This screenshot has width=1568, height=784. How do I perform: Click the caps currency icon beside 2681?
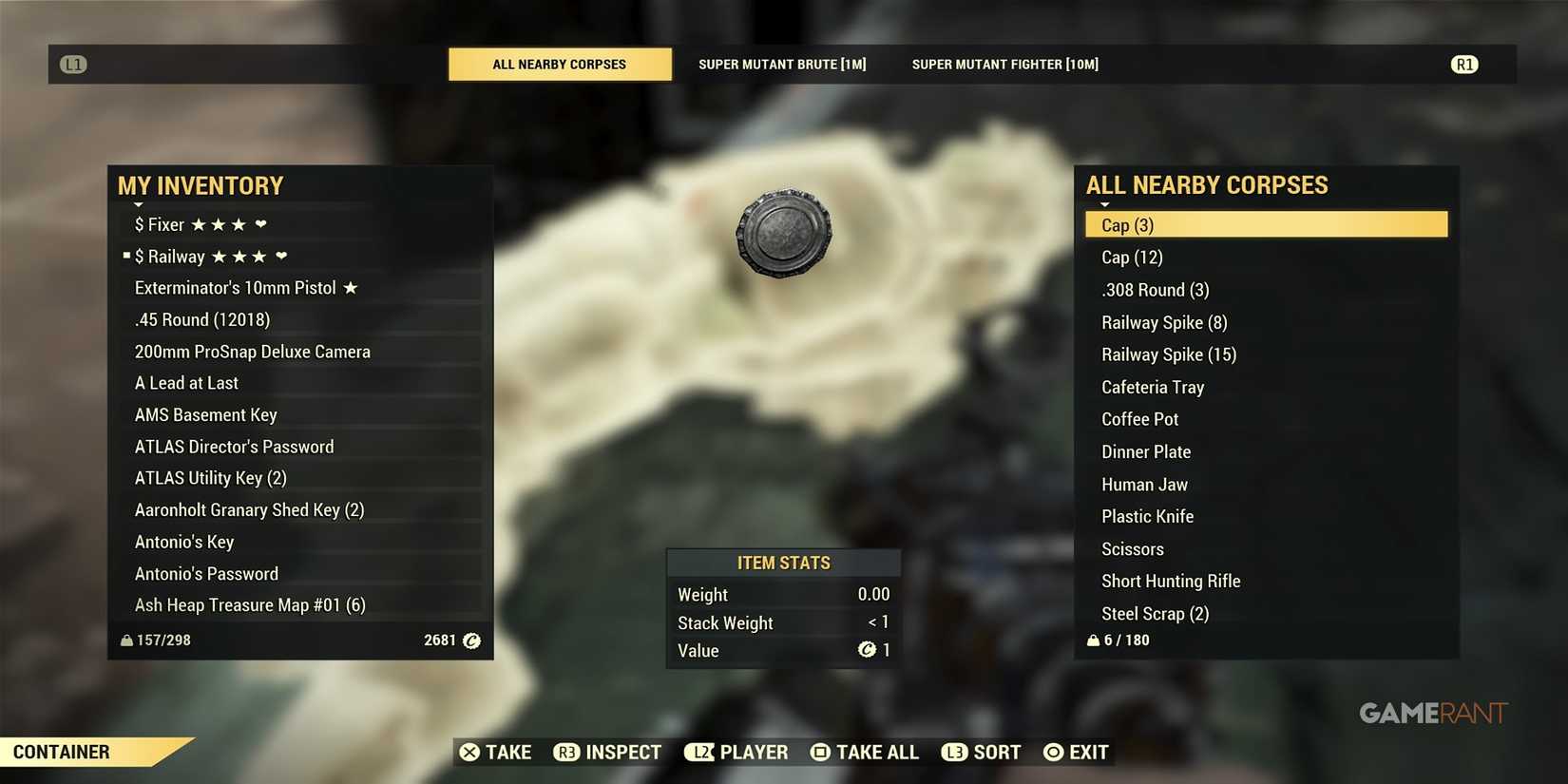click(470, 641)
